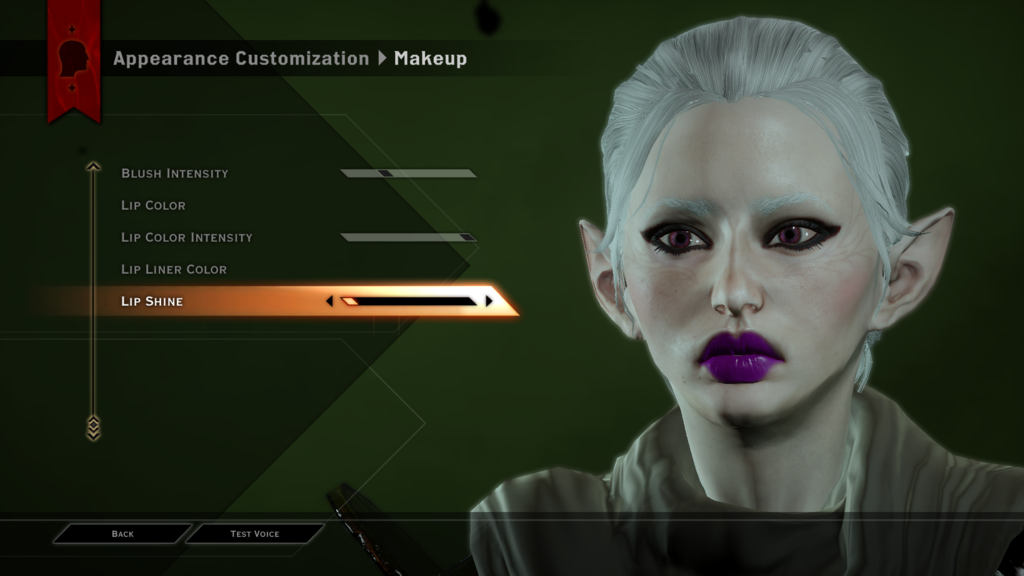
Task: Select the Blush Intensity option
Action: 175,173
